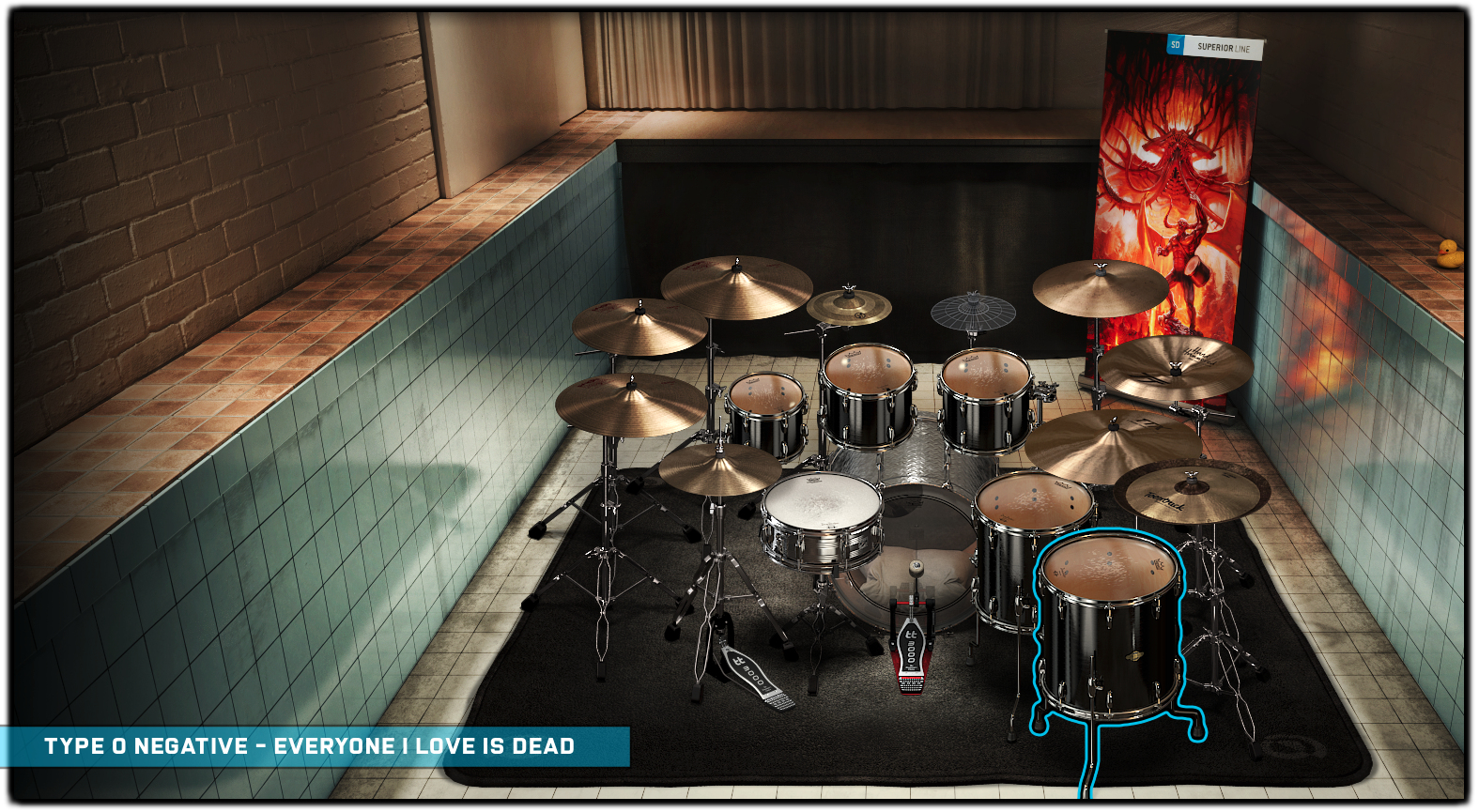Select the crash cymbal before the red banner
1479x812 pixels.
click(x=1101, y=286)
